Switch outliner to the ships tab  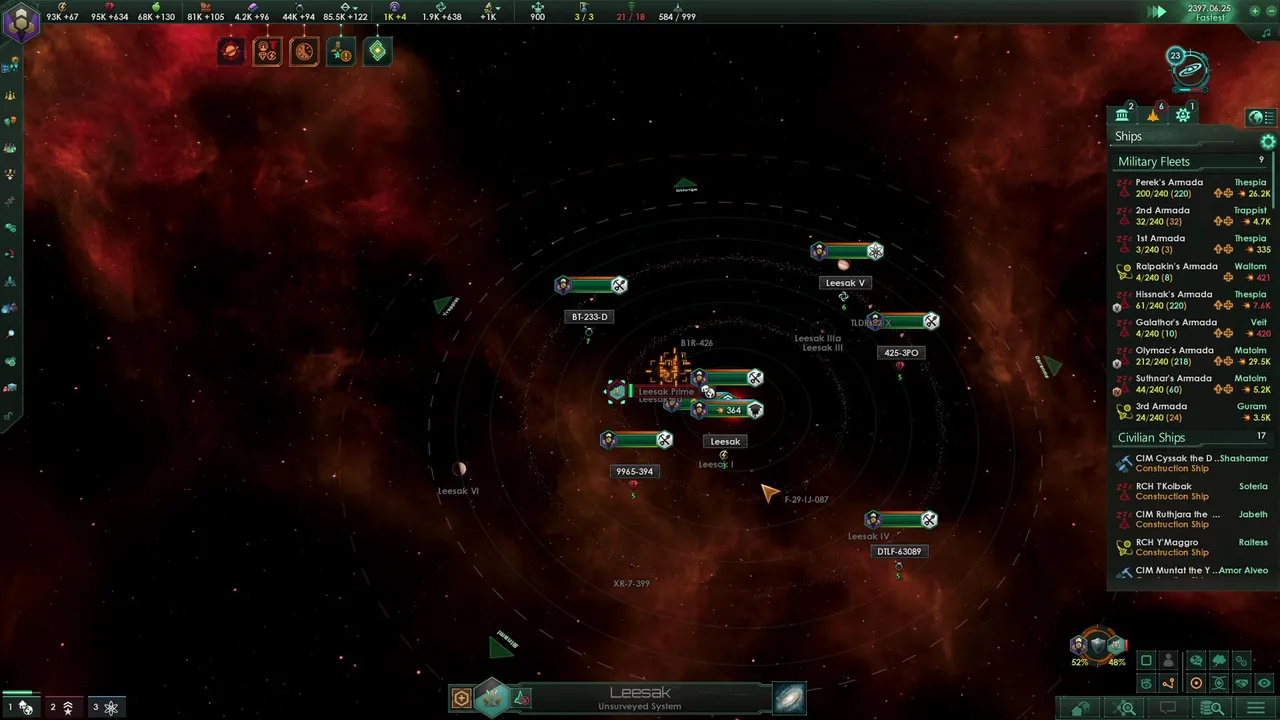tap(1153, 115)
